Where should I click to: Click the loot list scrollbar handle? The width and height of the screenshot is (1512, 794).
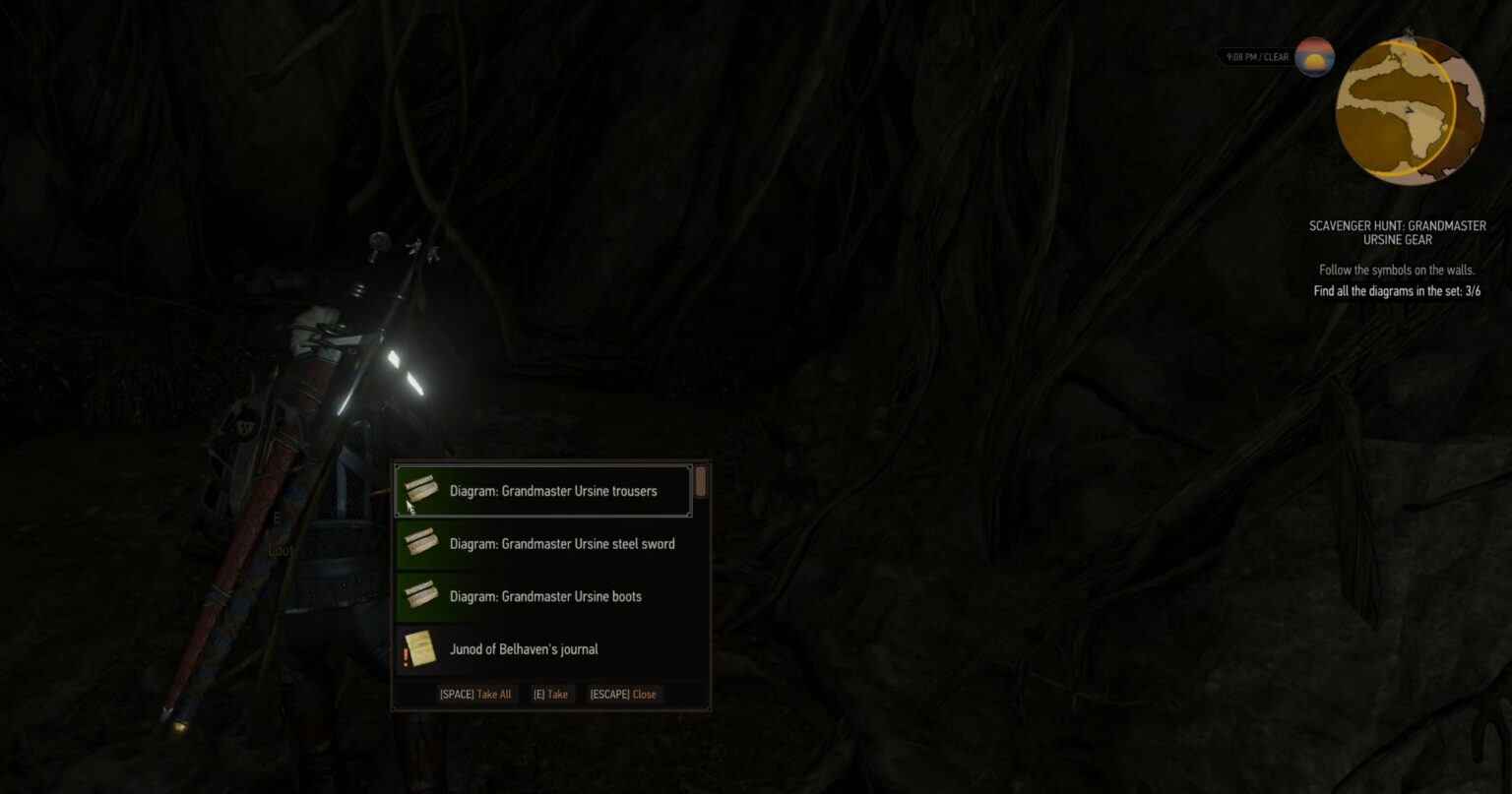pyautogui.click(x=700, y=482)
